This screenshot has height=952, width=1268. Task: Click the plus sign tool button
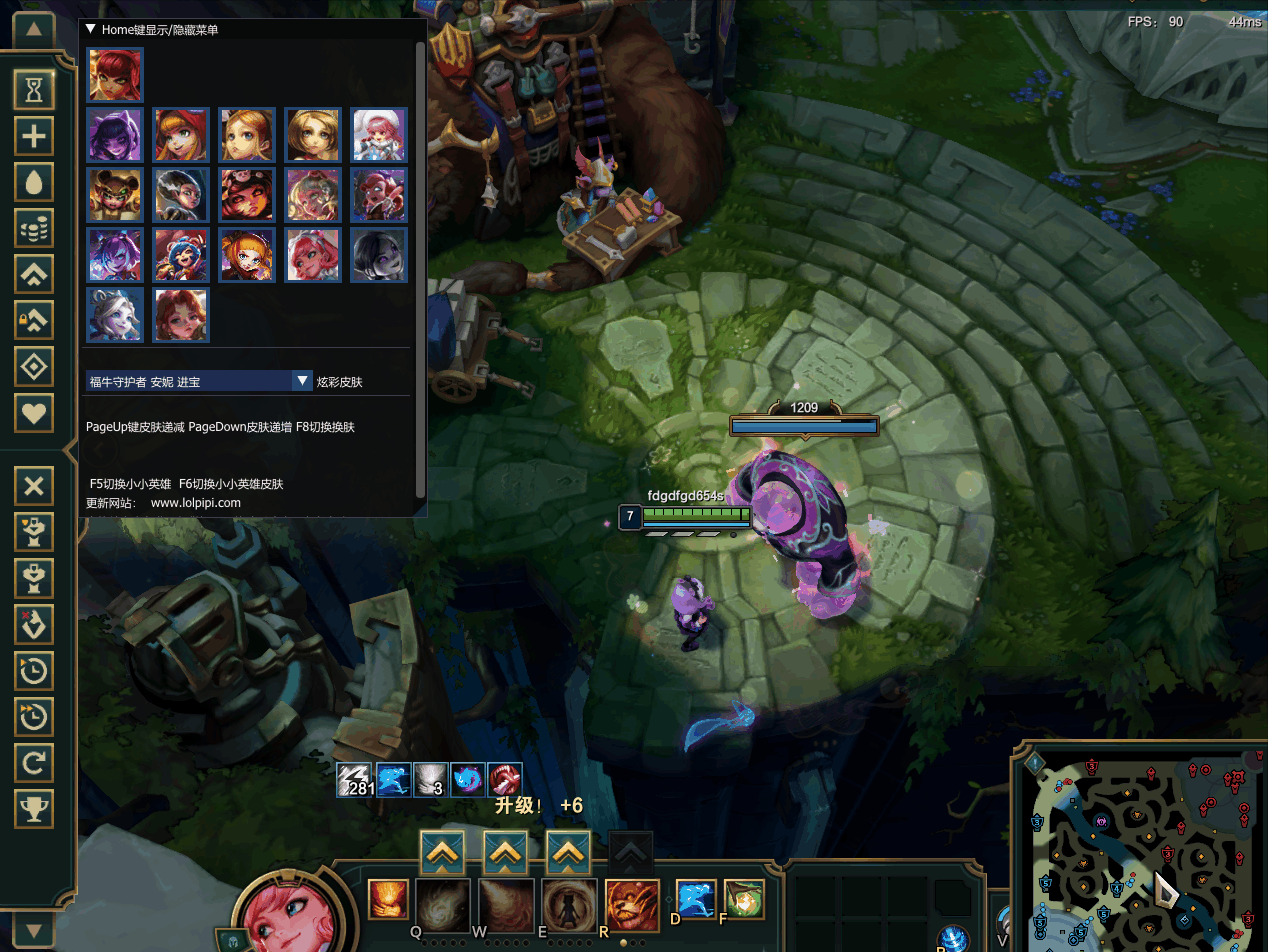click(34, 136)
